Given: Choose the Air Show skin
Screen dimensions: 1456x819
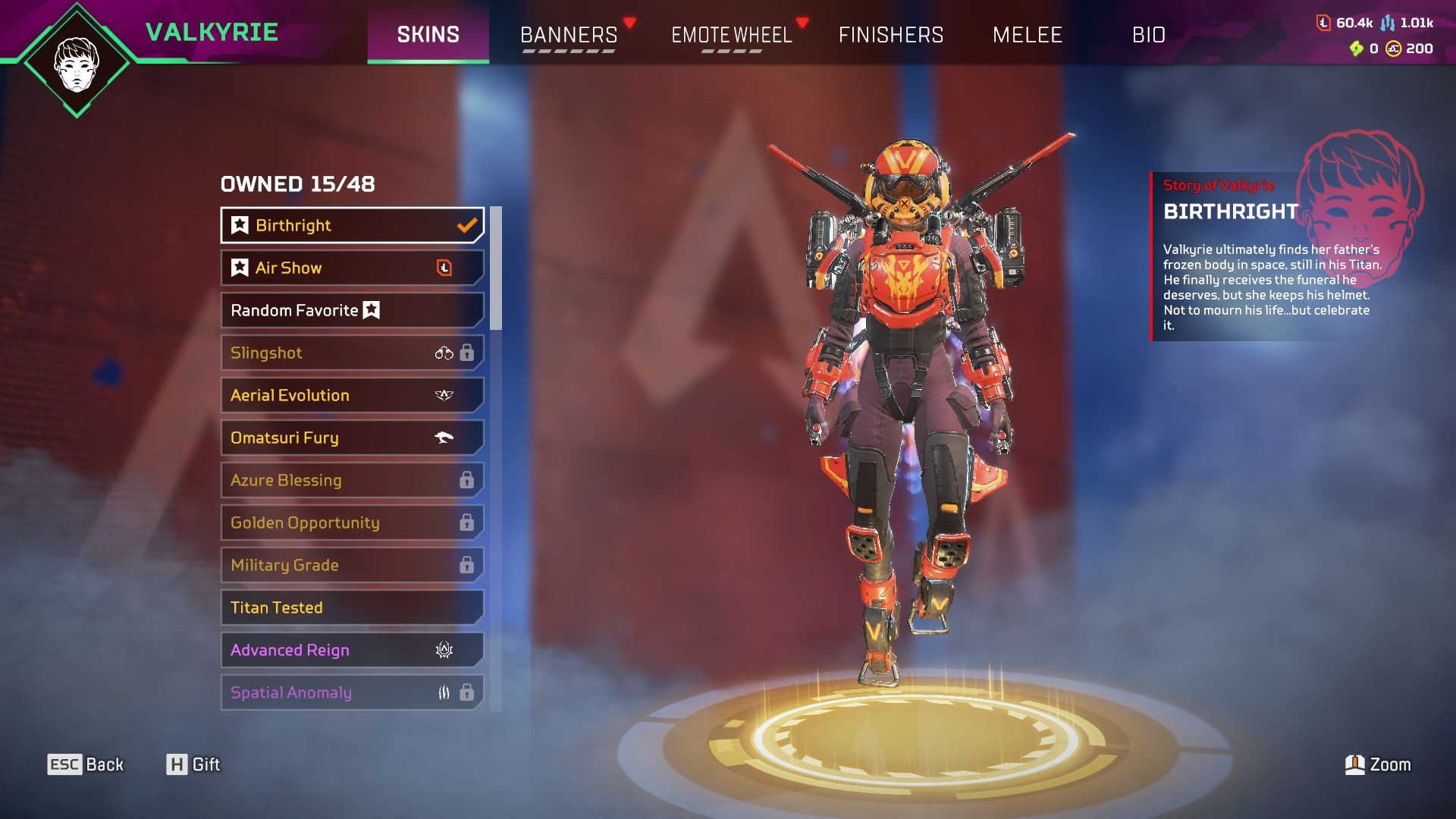Looking at the screenshot, I should [352, 268].
